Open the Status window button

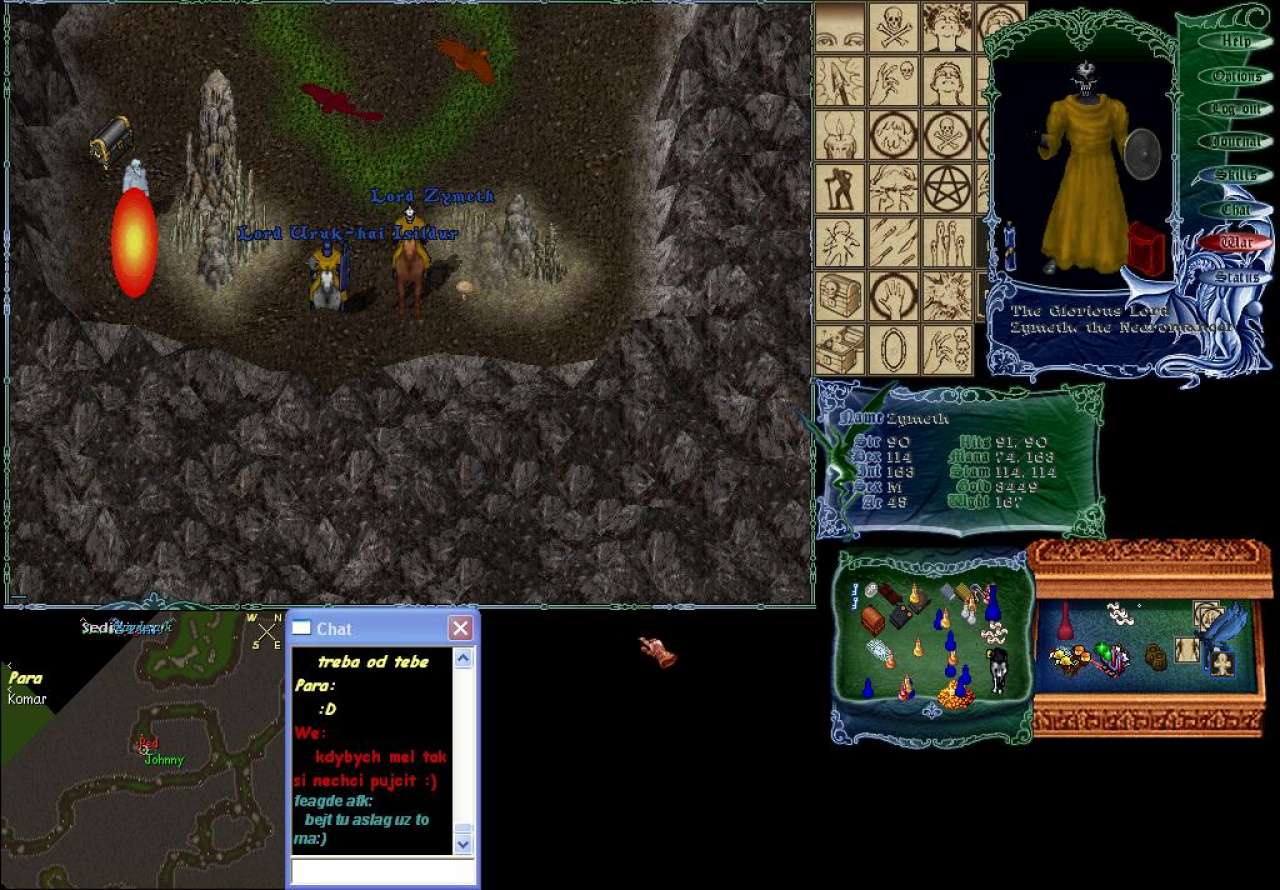(1235, 277)
